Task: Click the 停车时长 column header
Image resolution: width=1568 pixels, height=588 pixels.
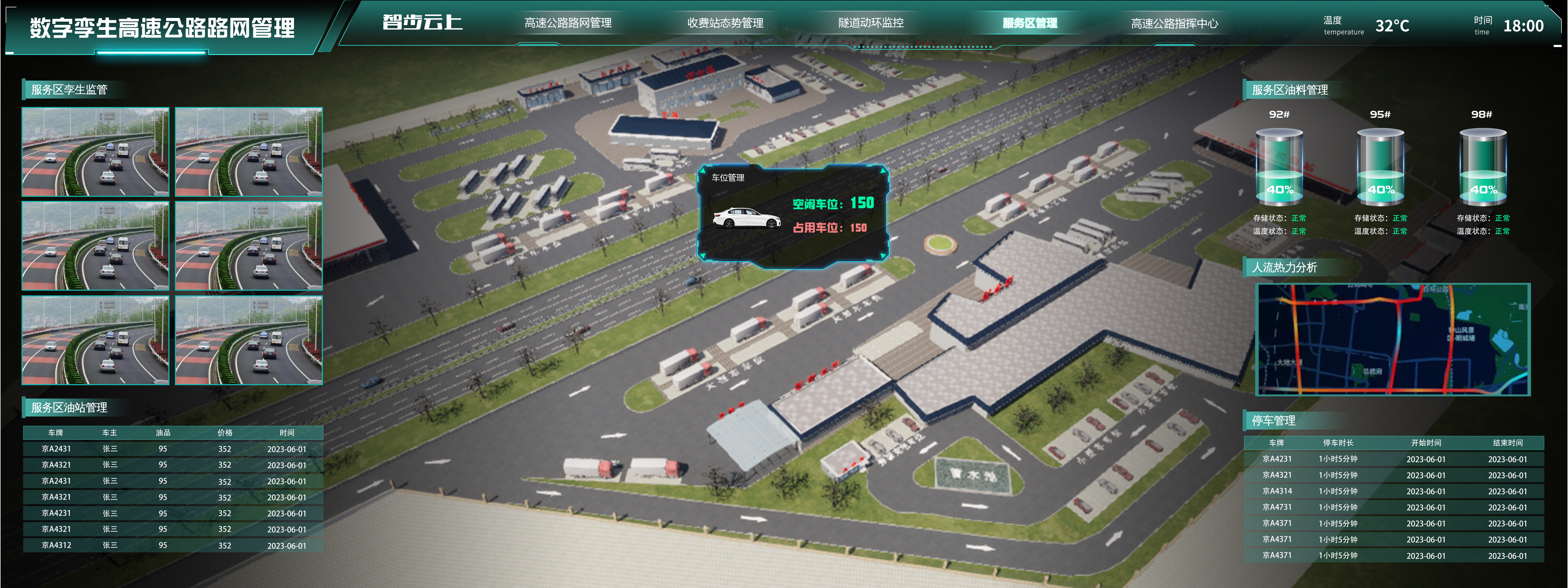Action: pos(1338,443)
